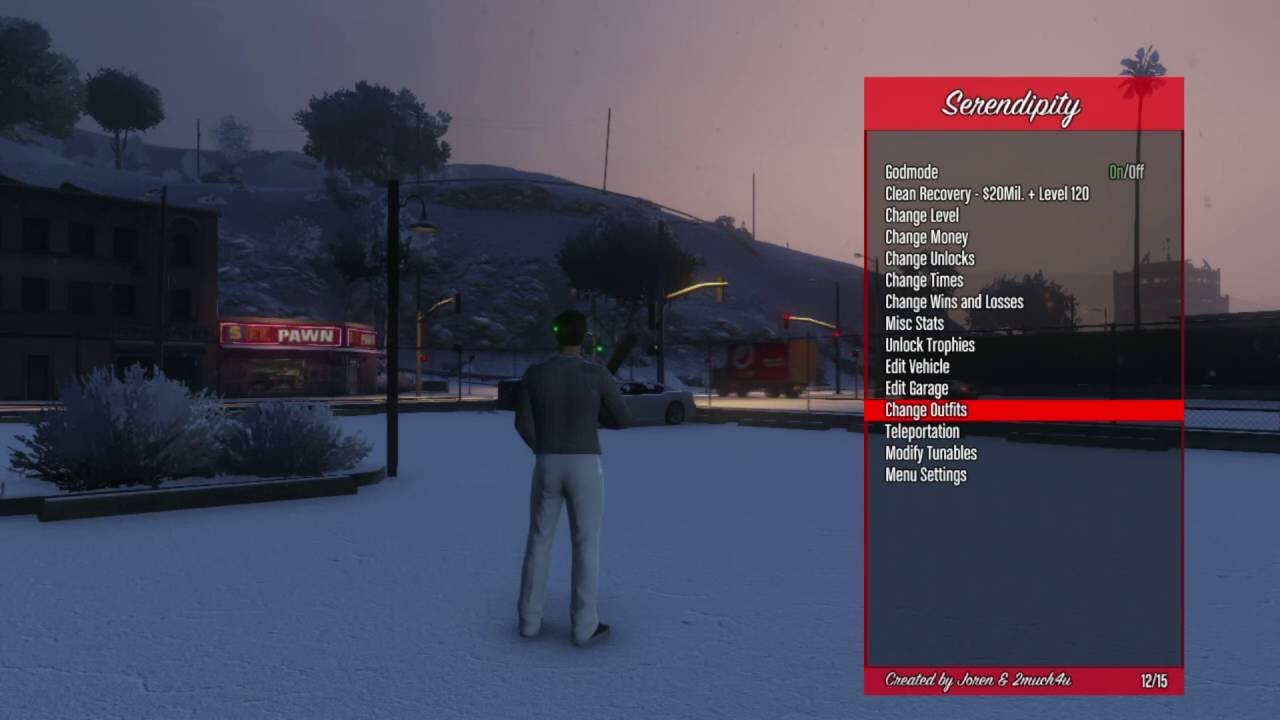Open the Change Unlocks option
1280x720 pixels.
pyautogui.click(x=929, y=259)
